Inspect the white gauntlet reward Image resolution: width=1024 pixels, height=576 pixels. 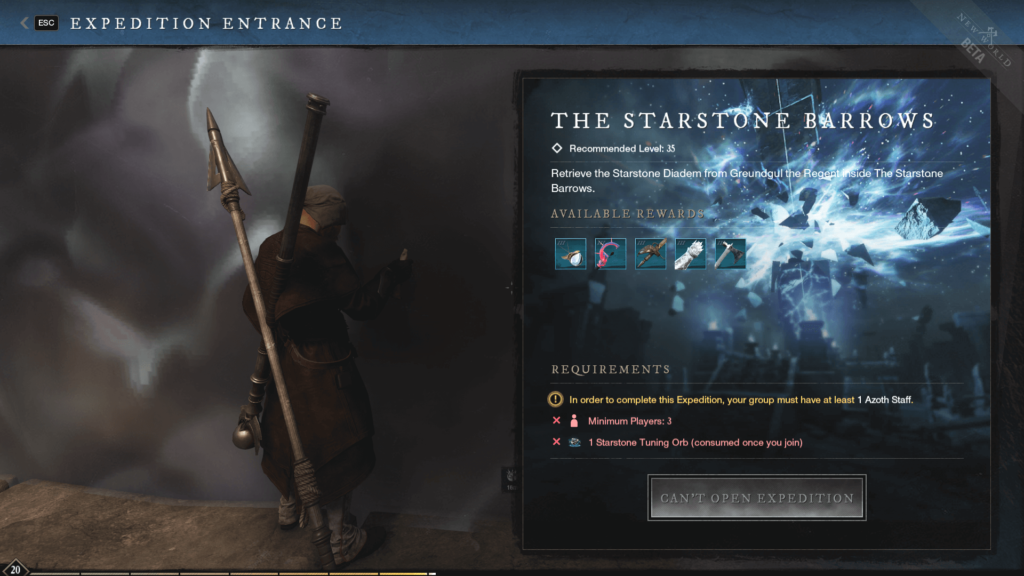click(x=690, y=253)
